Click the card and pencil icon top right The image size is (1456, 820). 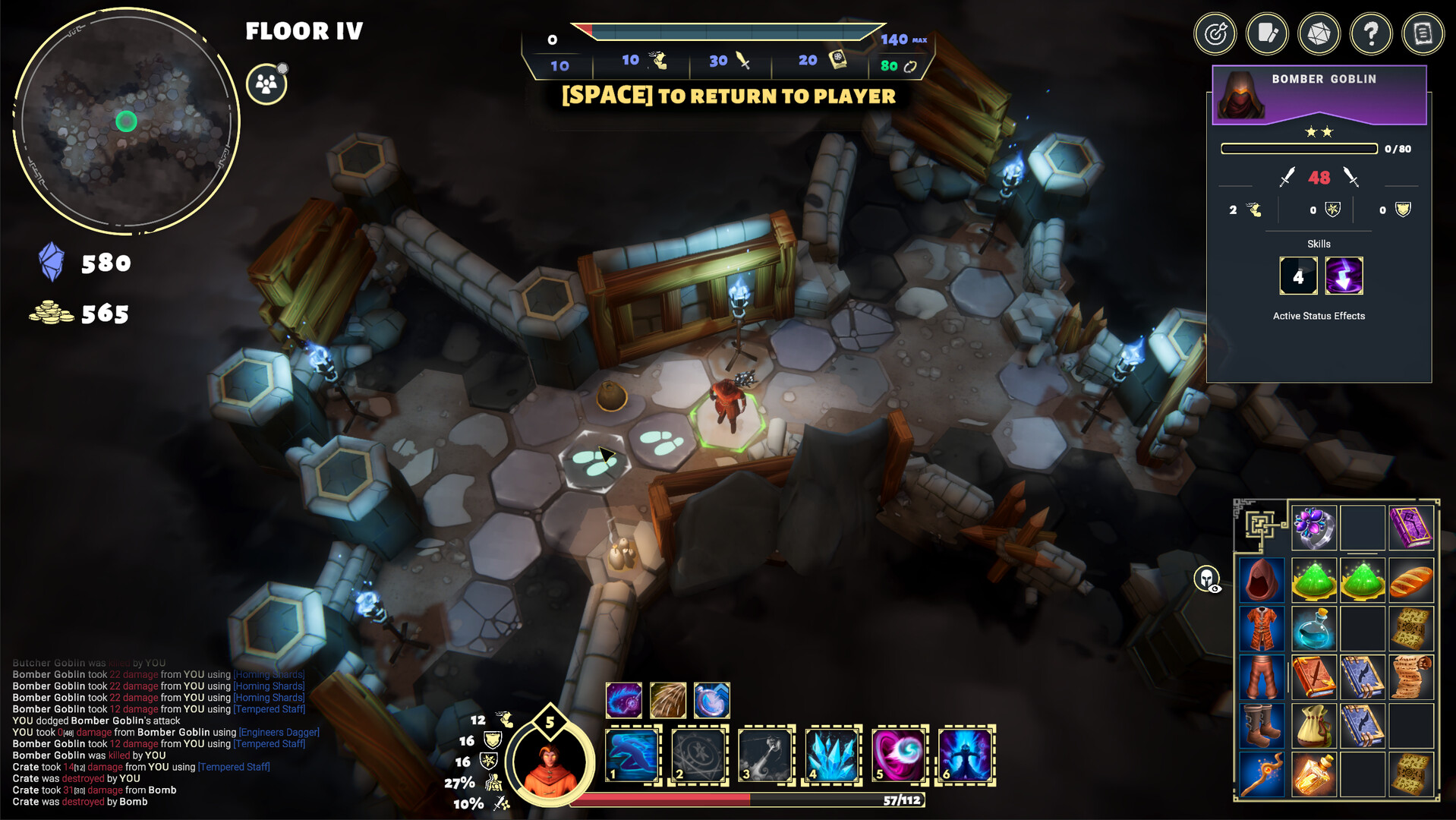(1267, 33)
